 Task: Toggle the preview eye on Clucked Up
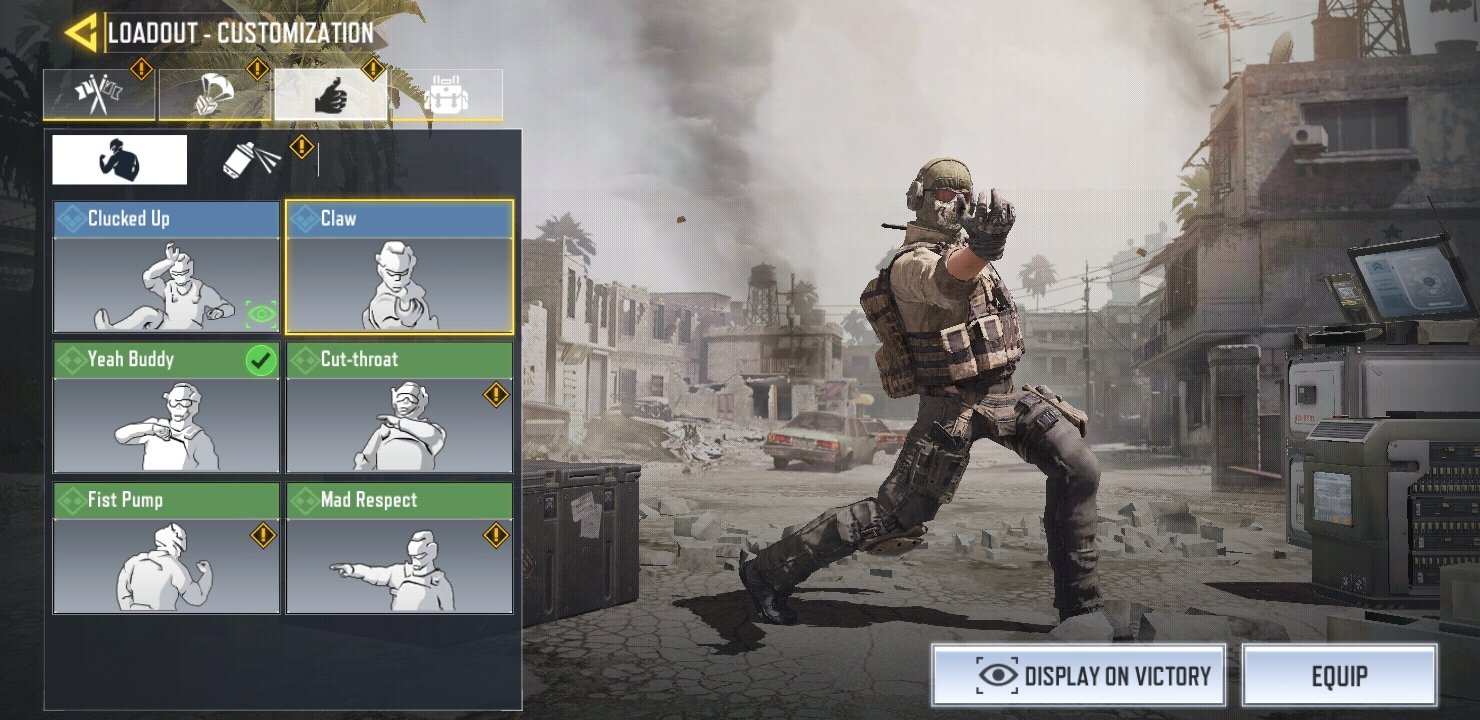[x=263, y=314]
